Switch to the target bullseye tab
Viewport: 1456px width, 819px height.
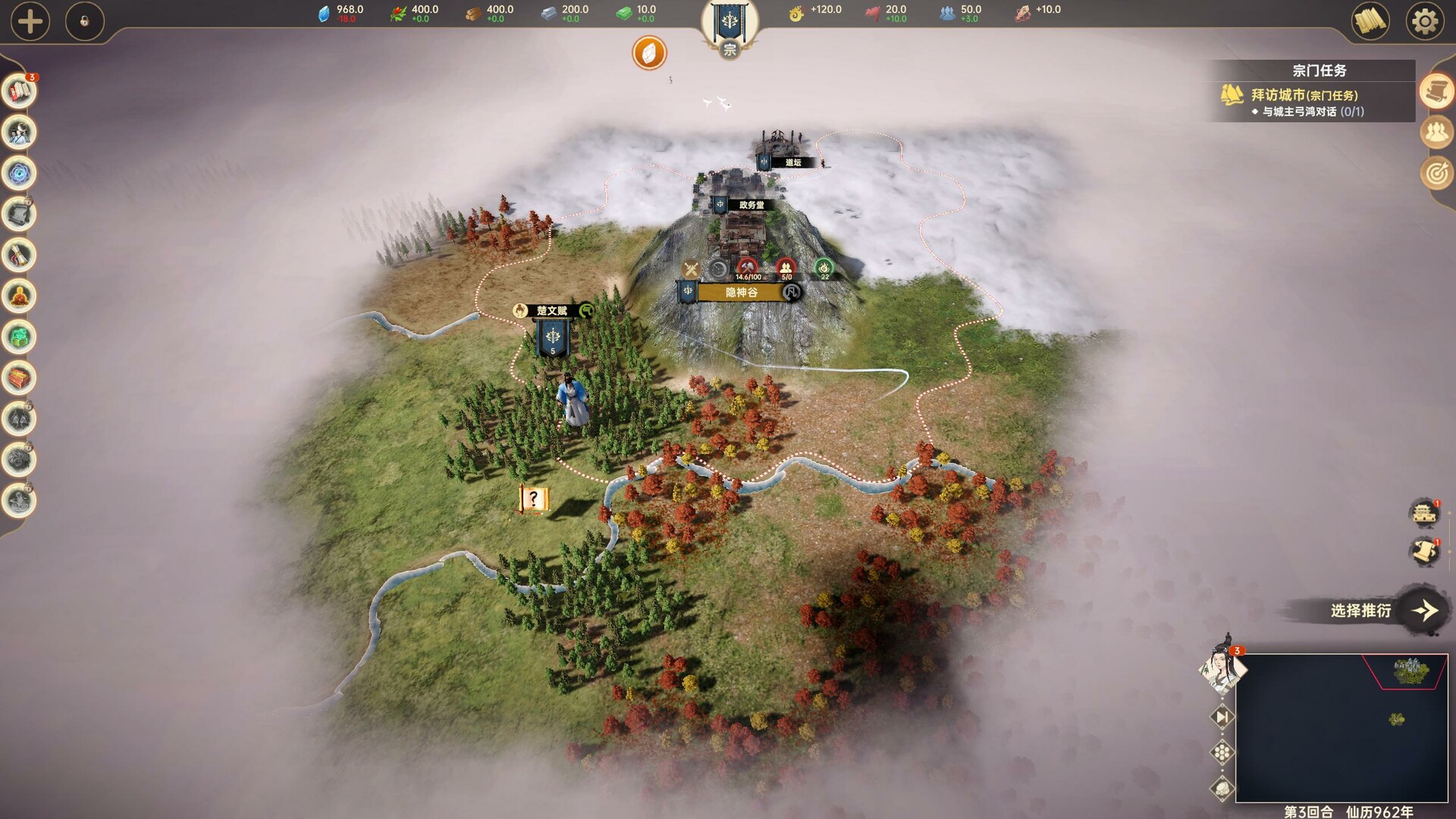1436,174
